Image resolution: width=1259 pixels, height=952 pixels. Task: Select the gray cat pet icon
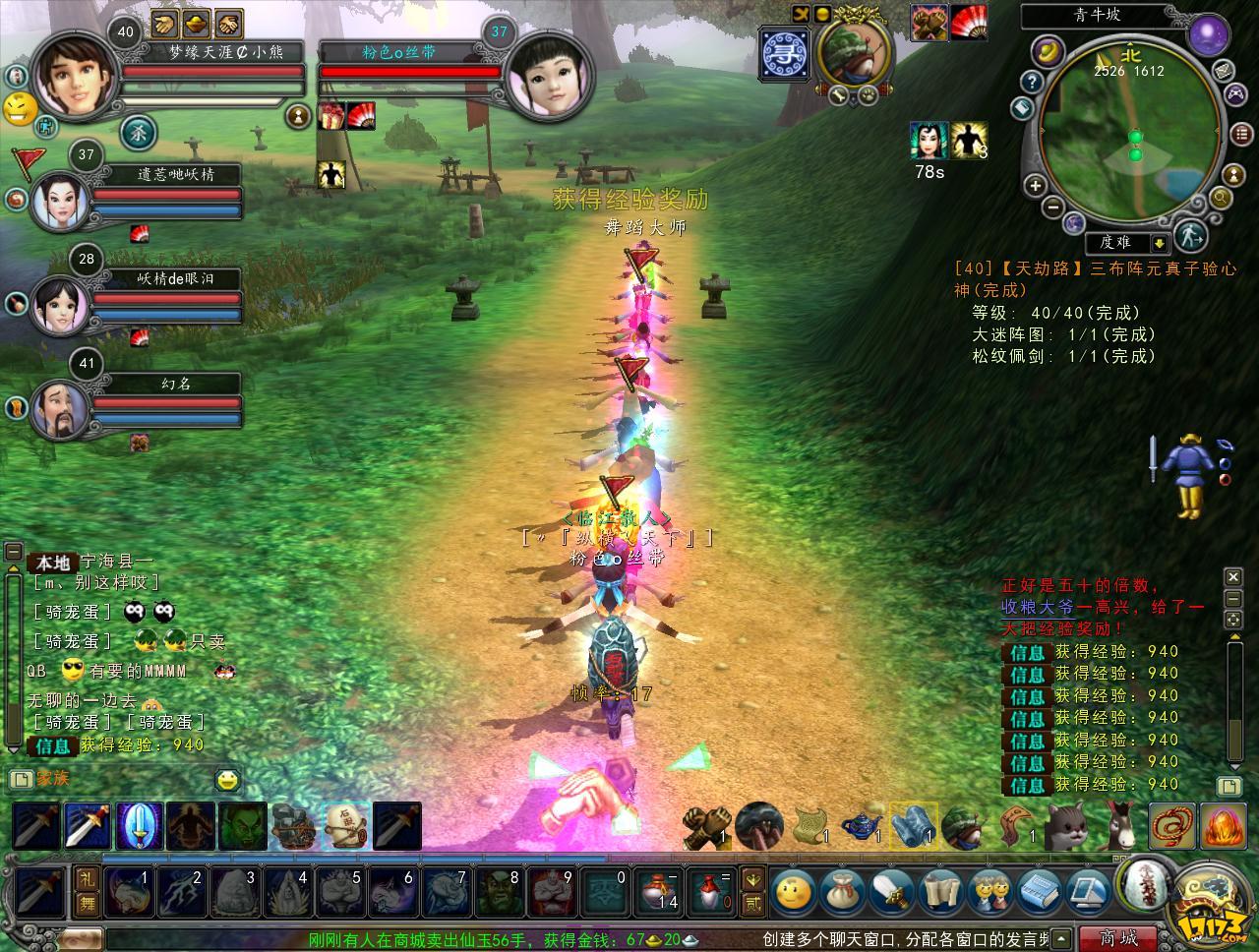tap(1065, 826)
